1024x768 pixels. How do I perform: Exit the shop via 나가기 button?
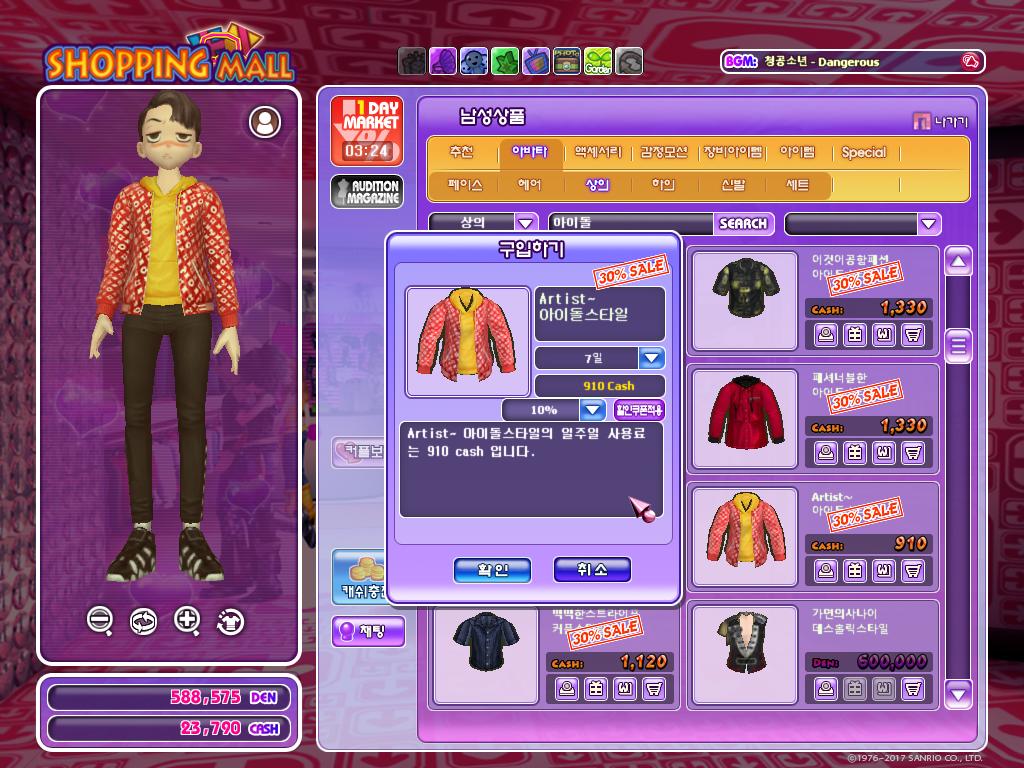pyautogui.click(x=940, y=122)
